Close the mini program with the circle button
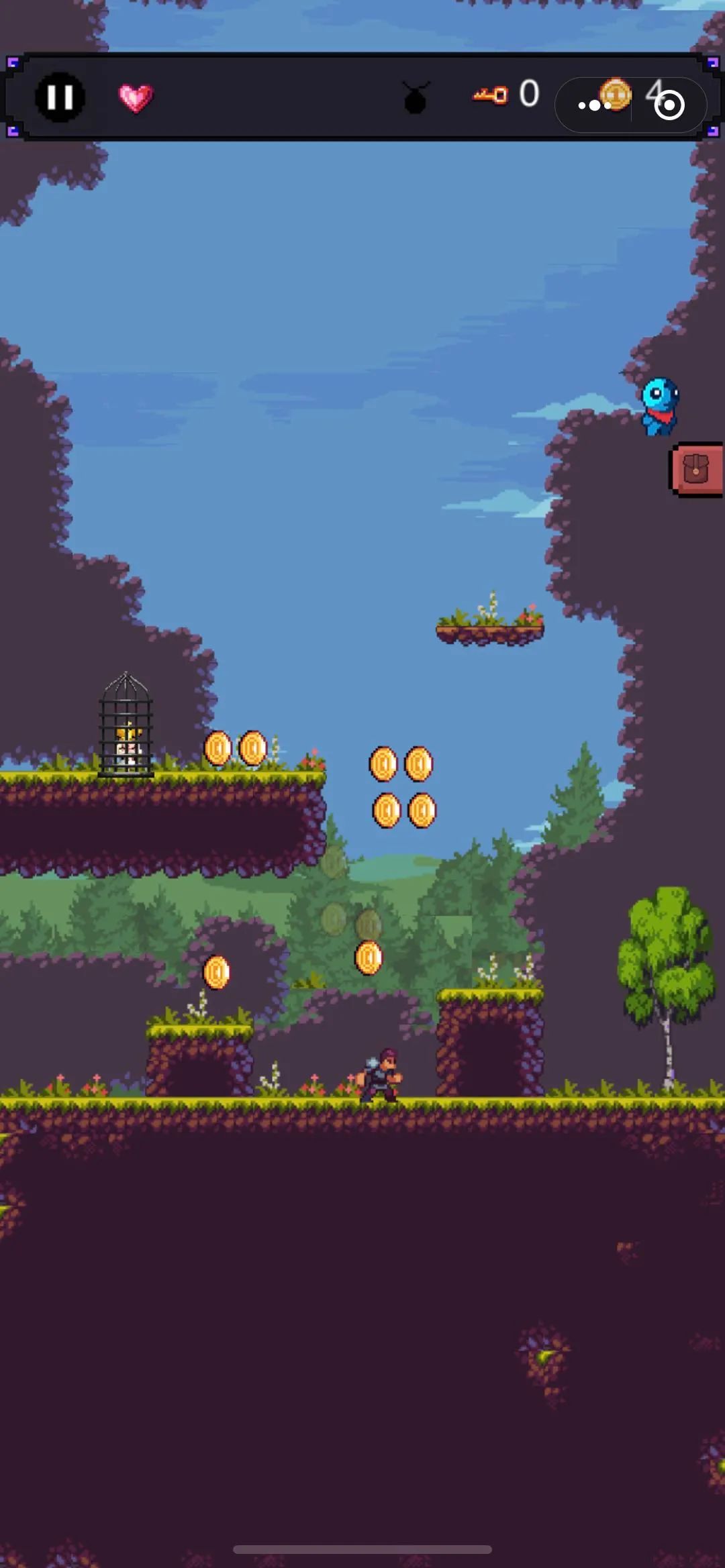 (669, 105)
